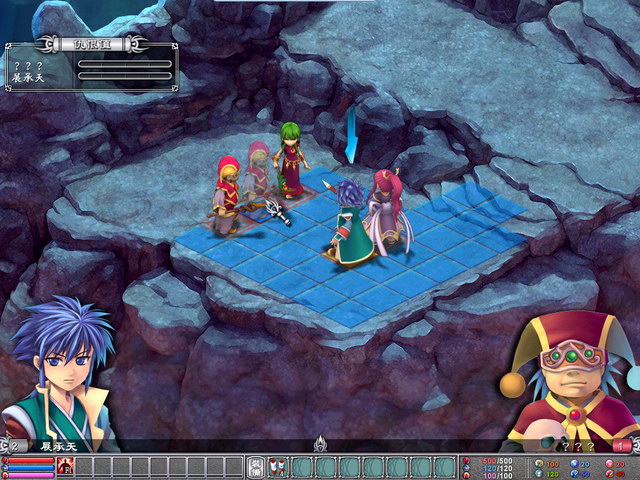Image resolution: width=640 pixels, height=480 pixels.
Task: Click the emblem at bottom bar center
Action: [320, 444]
